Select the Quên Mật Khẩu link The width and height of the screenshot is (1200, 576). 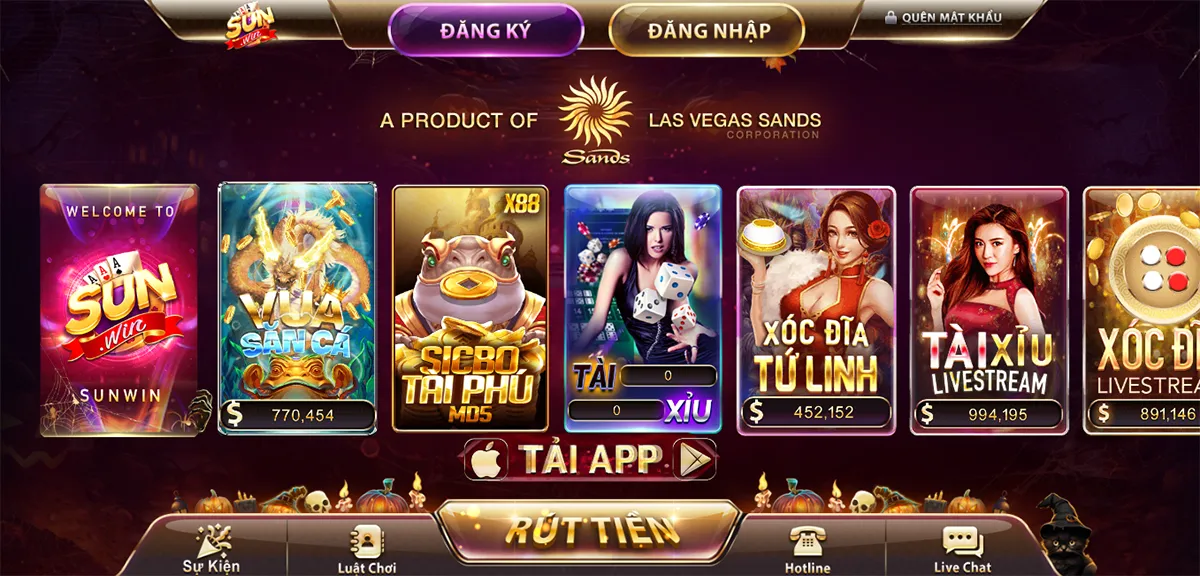[943, 17]
